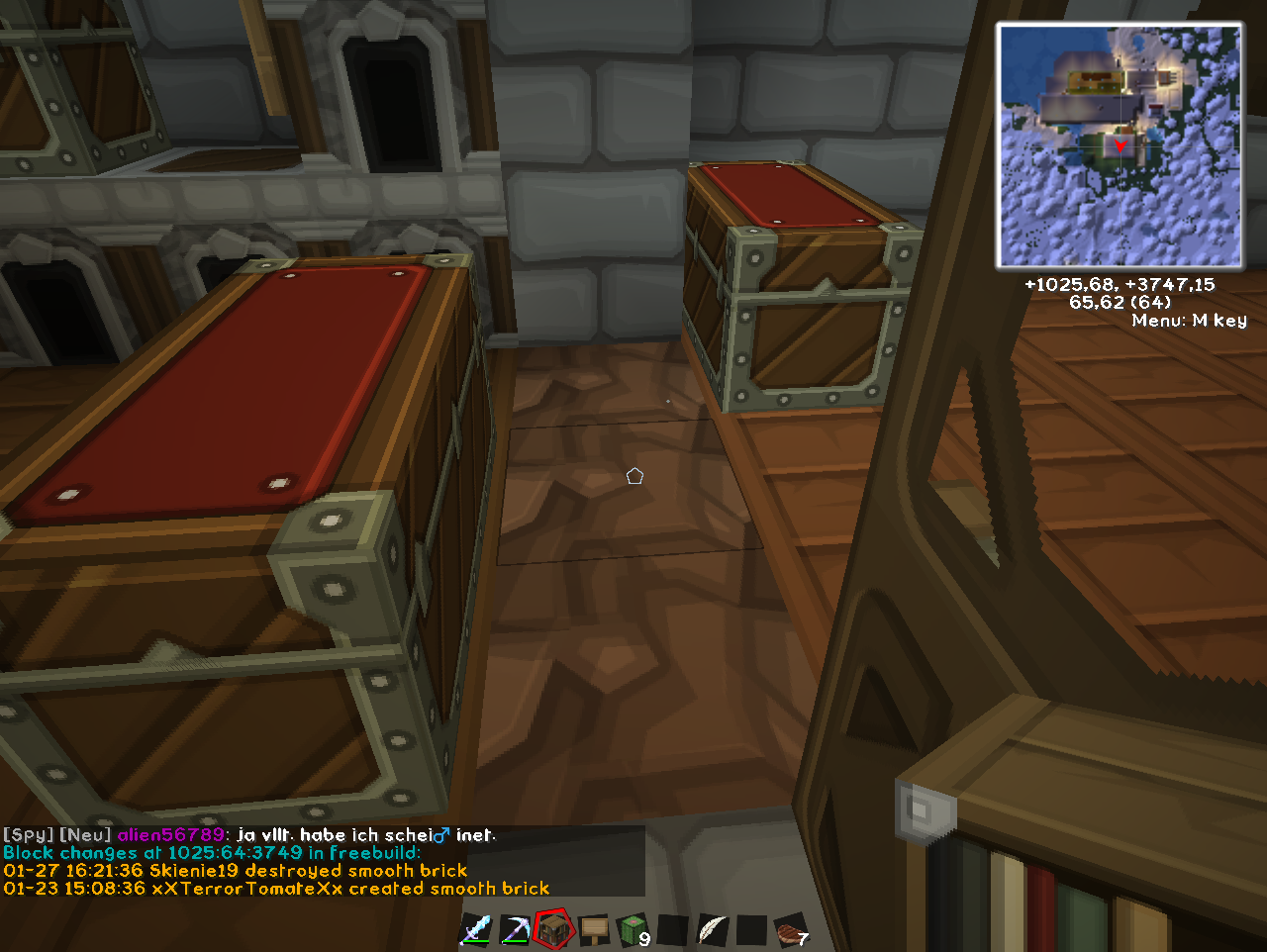Choose the chest in the hotbar
1267x952 pixels.
click(554, 930)
